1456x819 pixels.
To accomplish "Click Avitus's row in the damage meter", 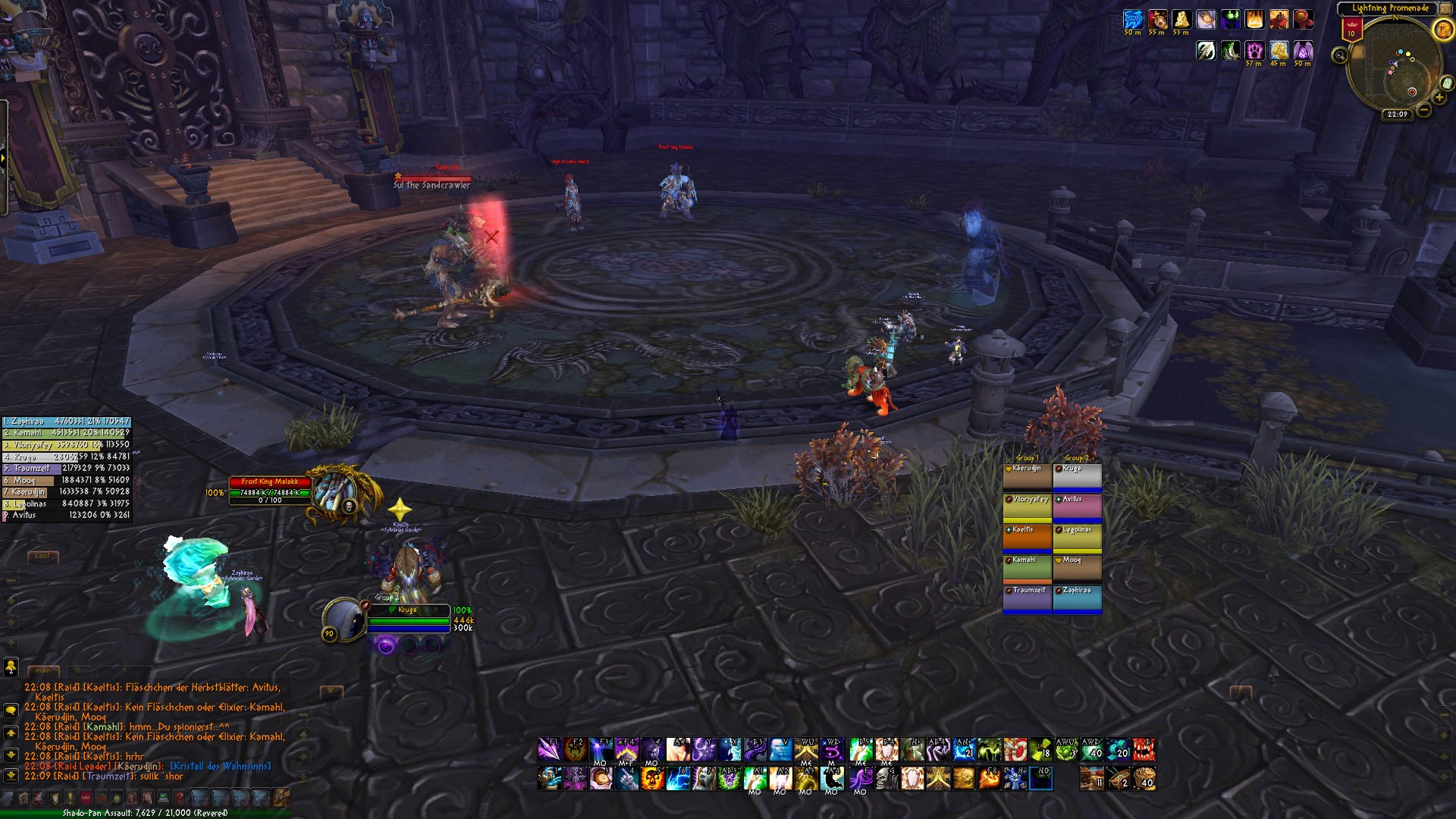I will pos(67,515).
